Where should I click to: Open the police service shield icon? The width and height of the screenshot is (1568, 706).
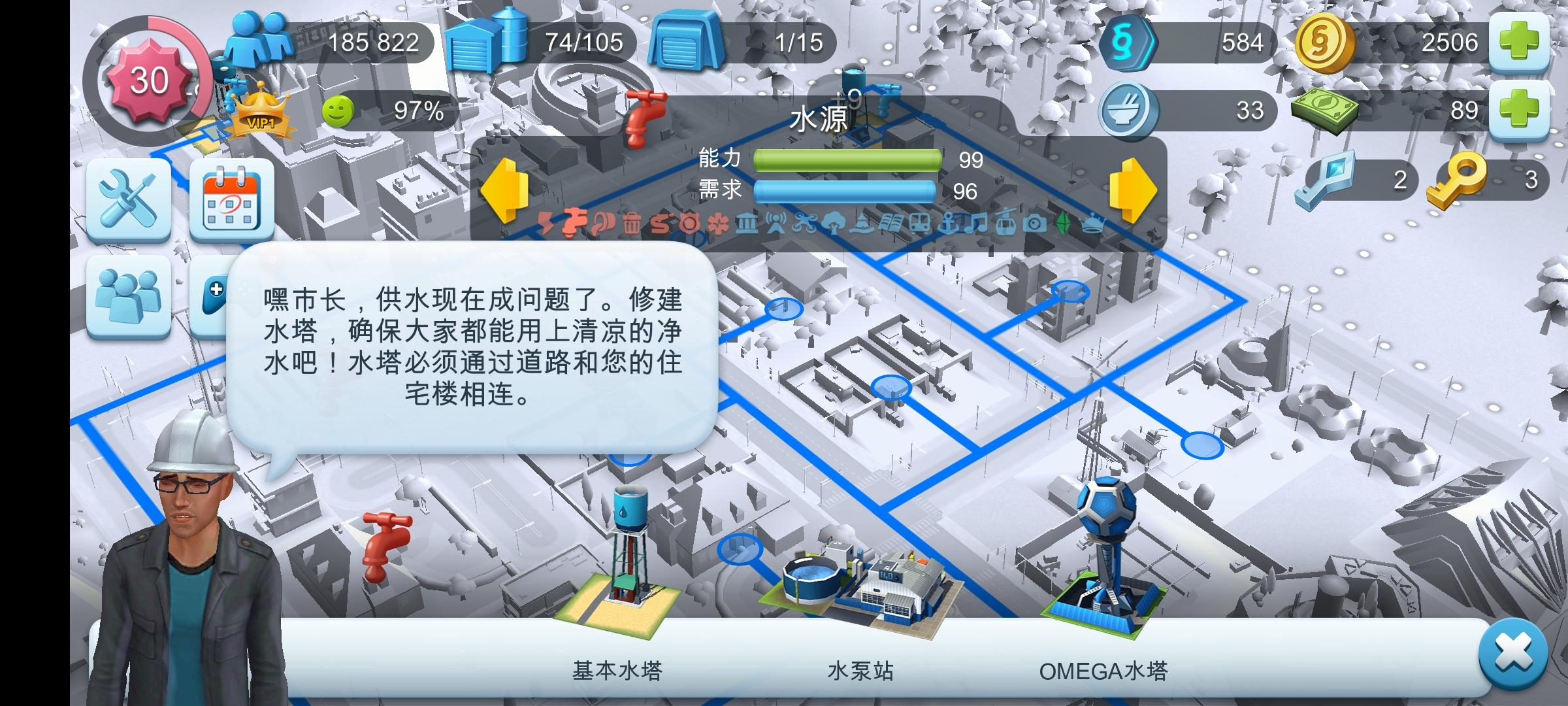691,226
